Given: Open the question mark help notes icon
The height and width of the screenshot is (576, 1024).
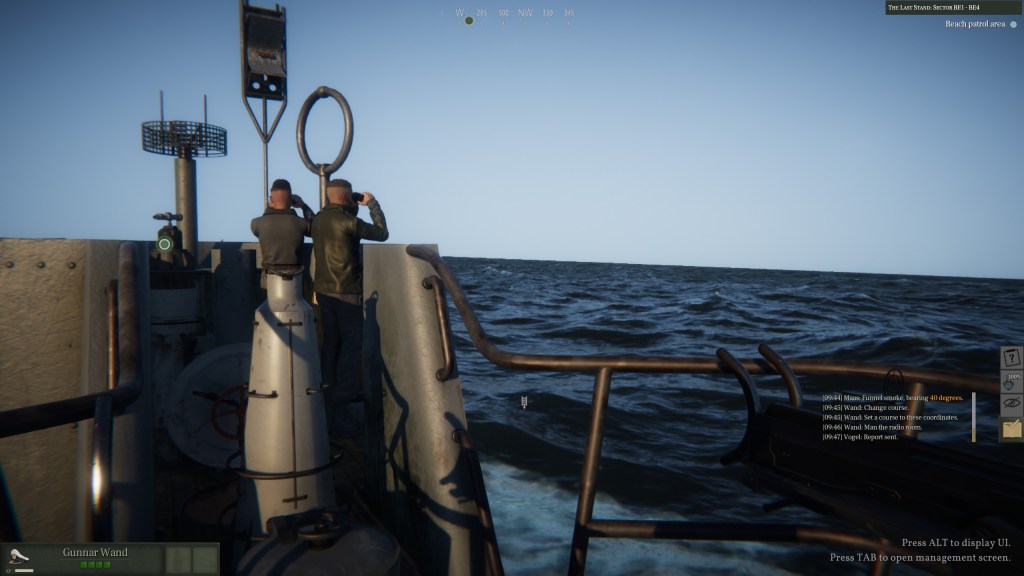Looking at the screenshot, I should click(x=1011, y=358).
